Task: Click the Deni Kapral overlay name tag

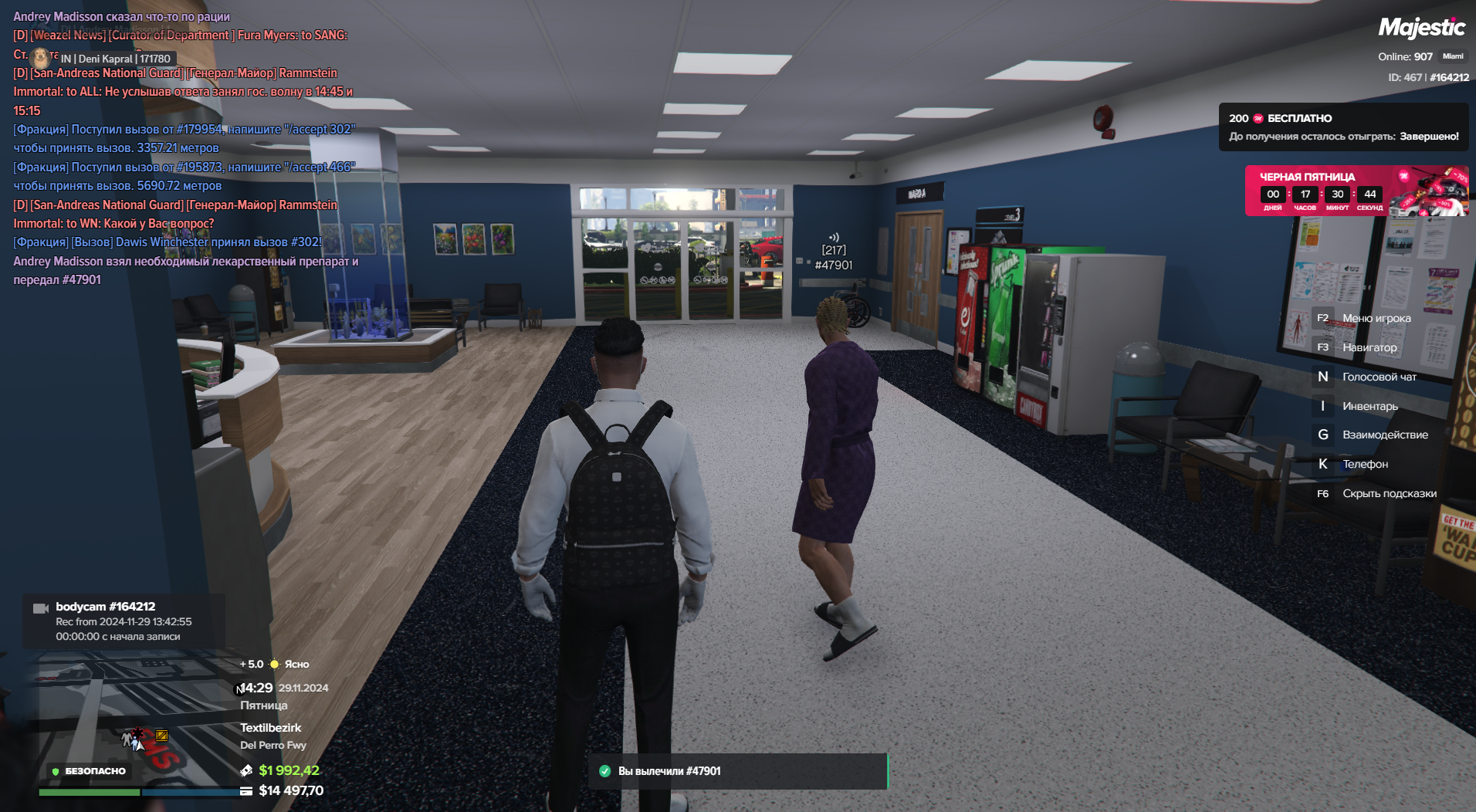Action: click(x=115, y=59)
